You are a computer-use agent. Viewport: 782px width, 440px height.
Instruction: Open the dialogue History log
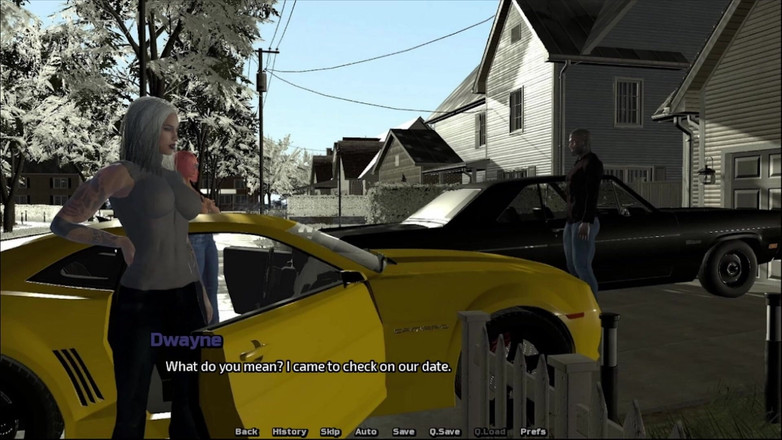(290, 432)
